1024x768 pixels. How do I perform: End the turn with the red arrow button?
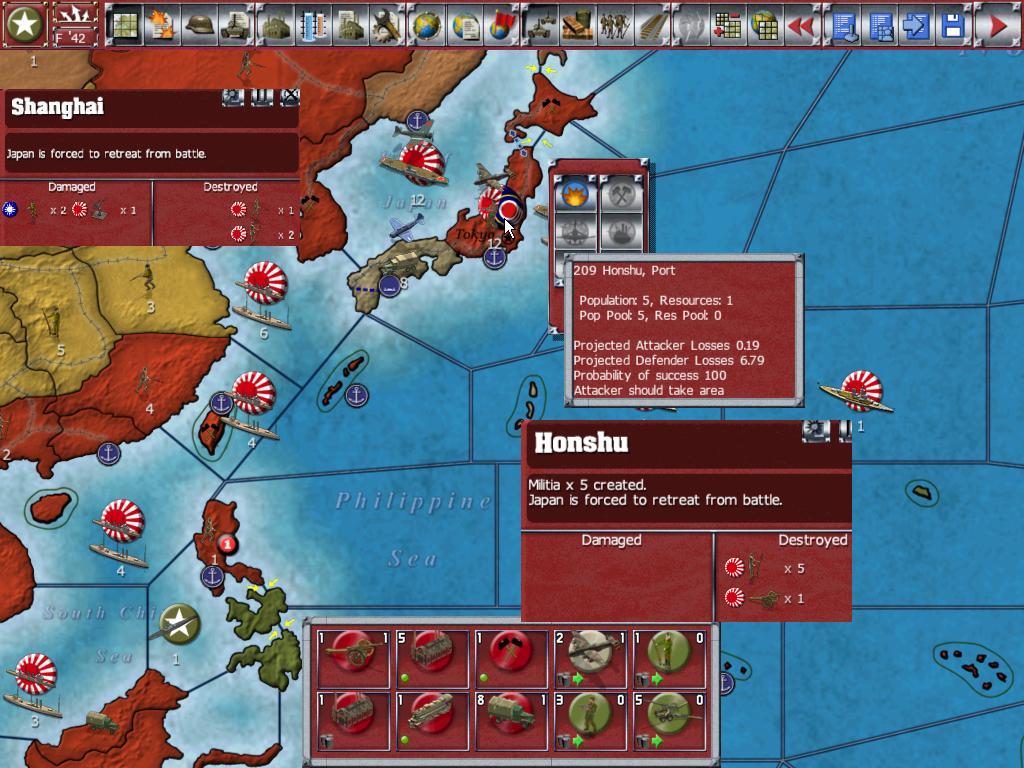coord(997,25)
